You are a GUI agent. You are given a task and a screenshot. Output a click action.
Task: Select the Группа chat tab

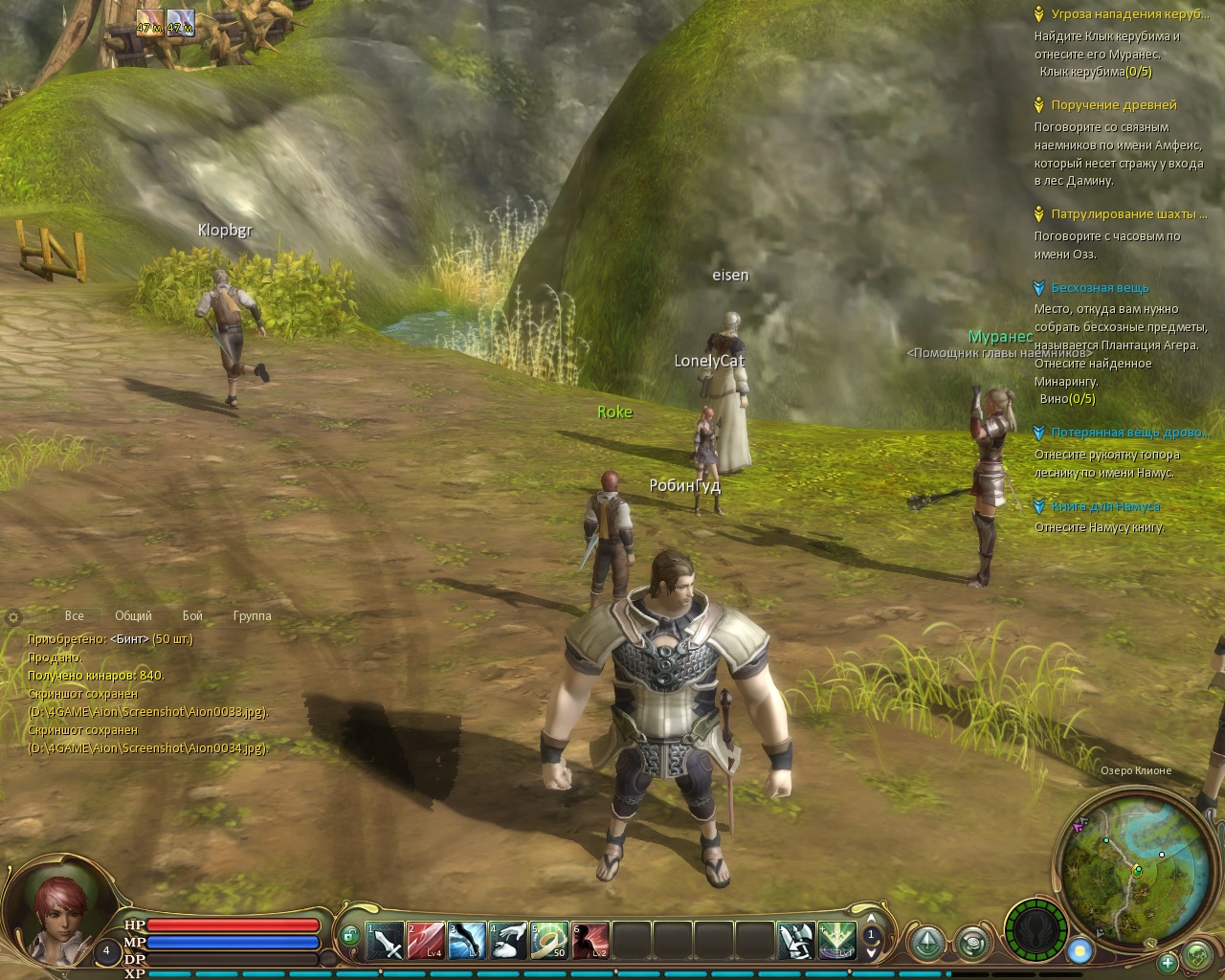click(x=252, y=616)
